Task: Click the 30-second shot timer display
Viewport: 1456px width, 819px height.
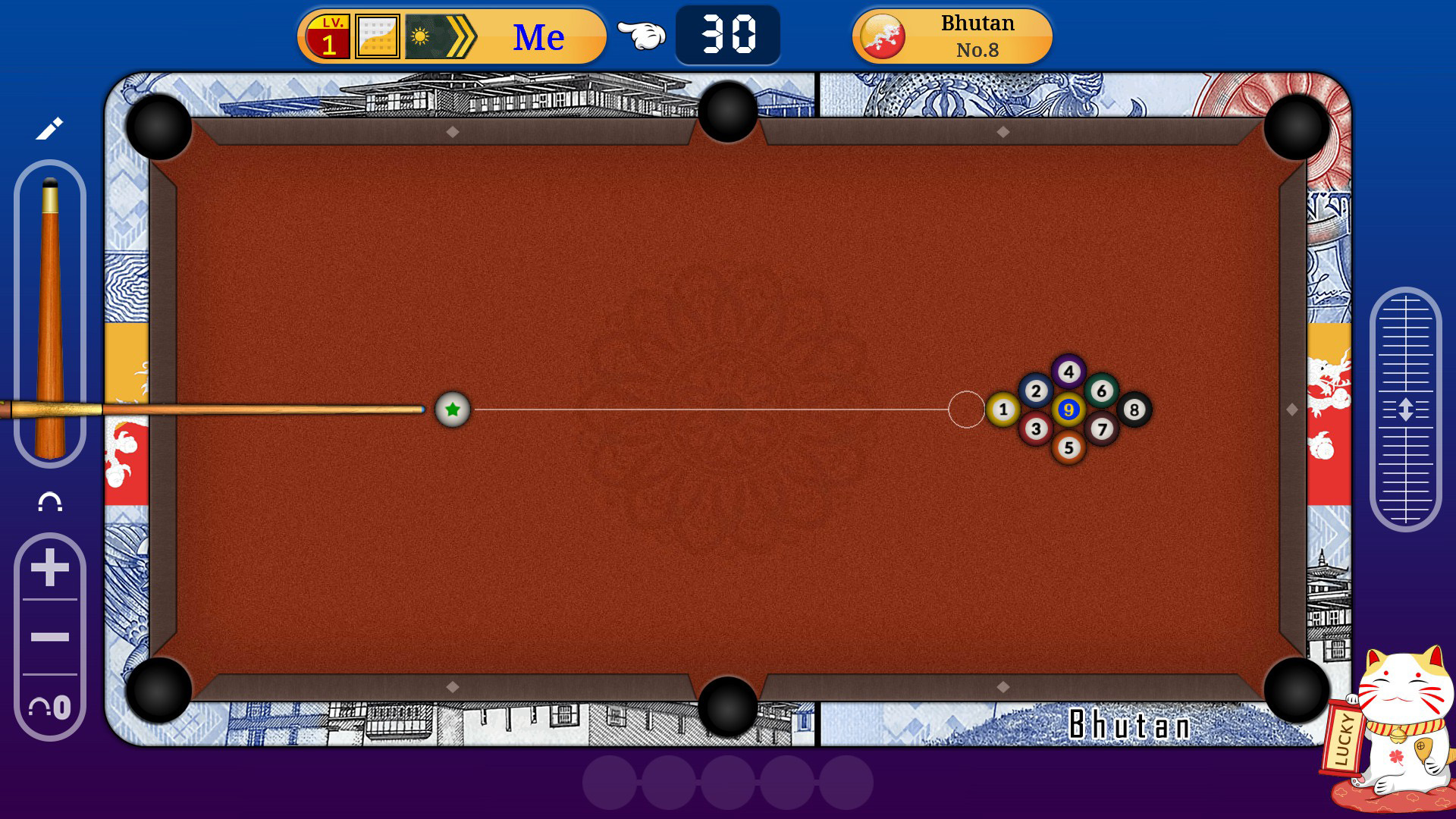Action: click(x=726, y=34)
